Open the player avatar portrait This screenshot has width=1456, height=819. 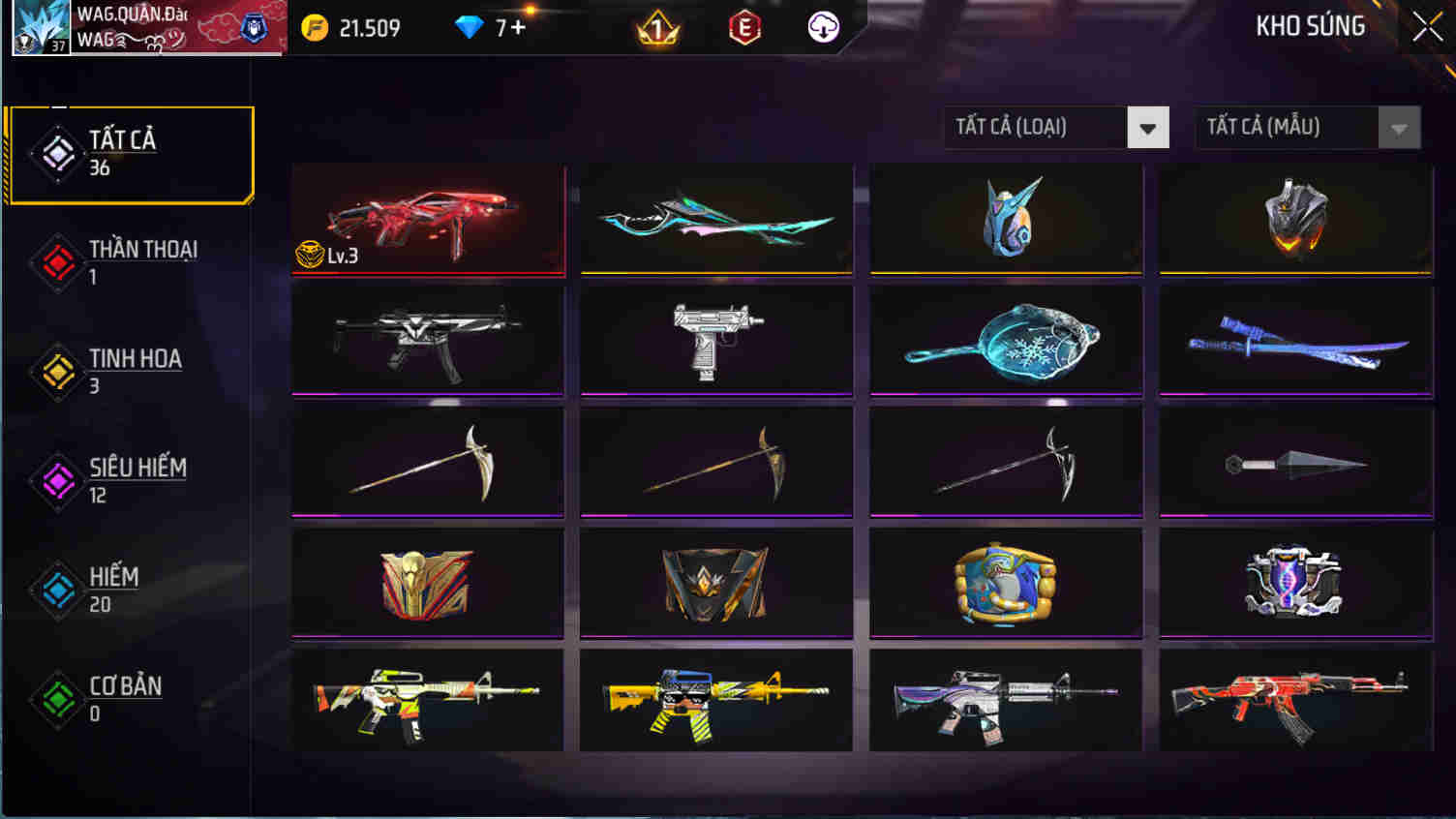coord(39,26)
